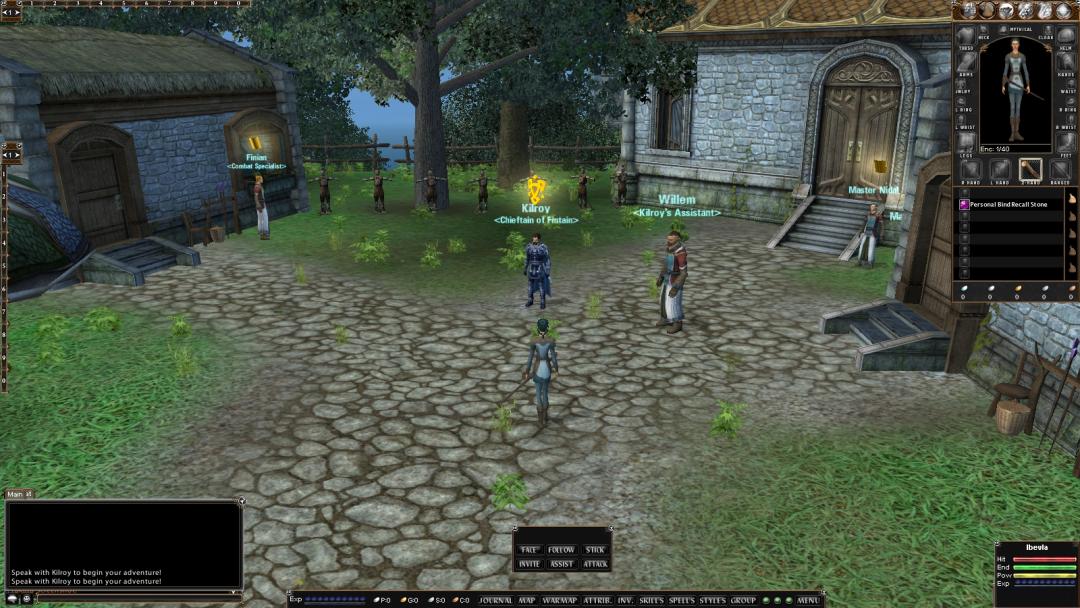Image resolution: width=1080 pixels, height=608 pixels.
Task: Click the Assist command button
Action: click(x=561, y=564)
